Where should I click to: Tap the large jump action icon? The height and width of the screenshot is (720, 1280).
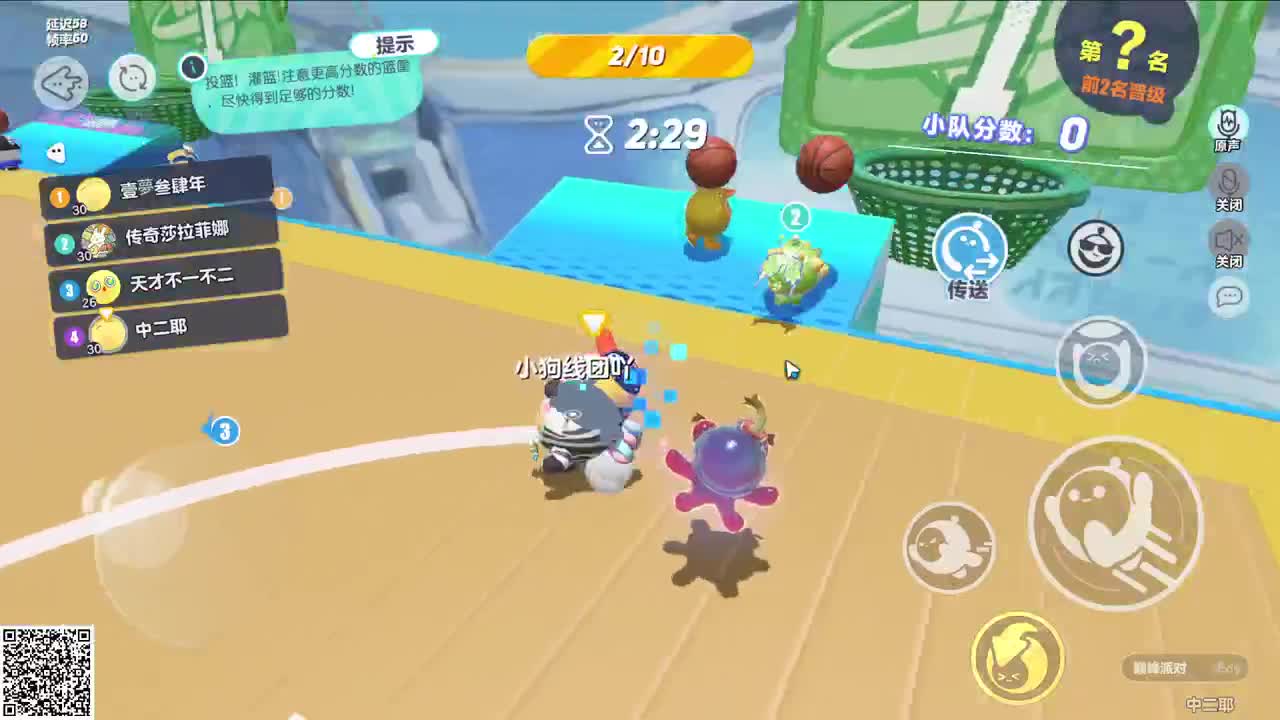tap(1113, 520)
